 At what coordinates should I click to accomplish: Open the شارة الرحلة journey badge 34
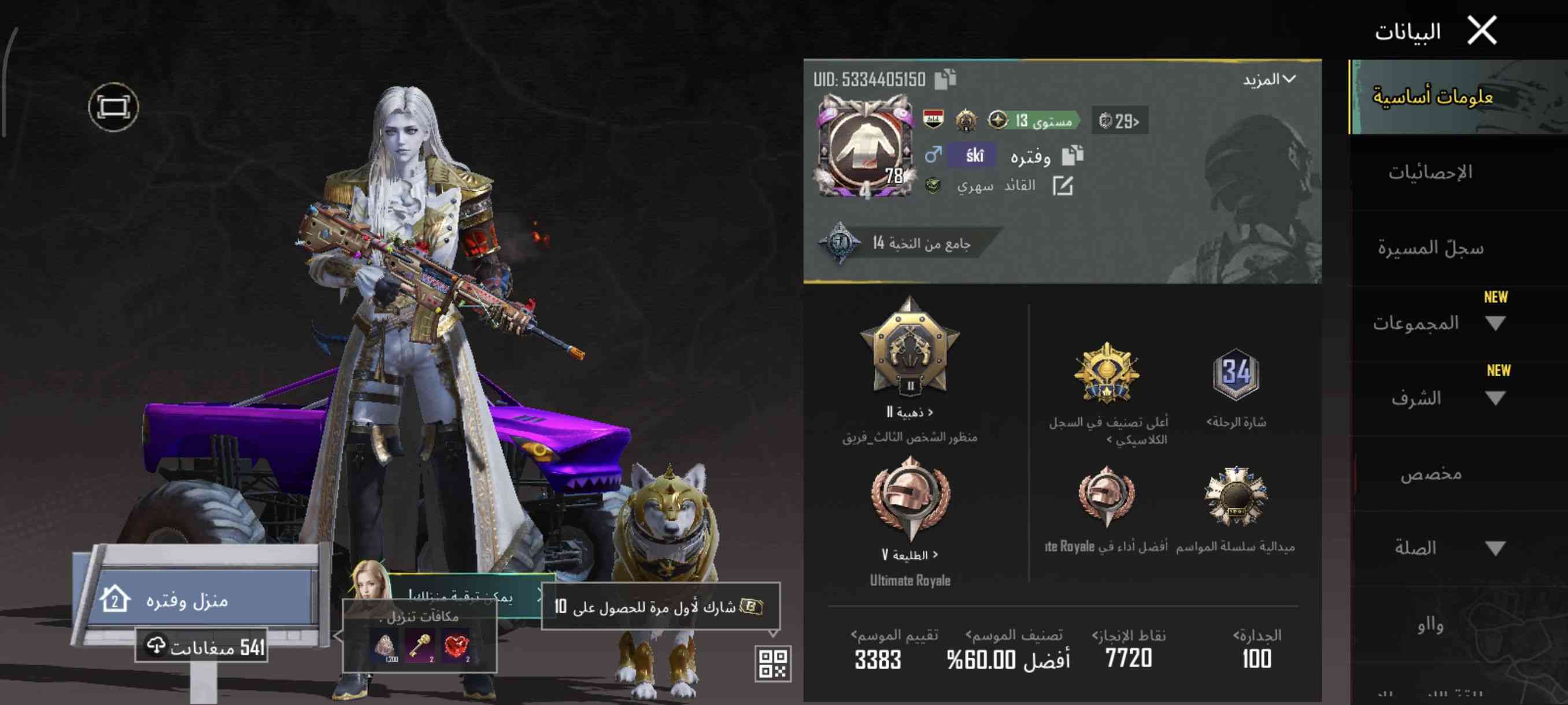coord(1236,374)
